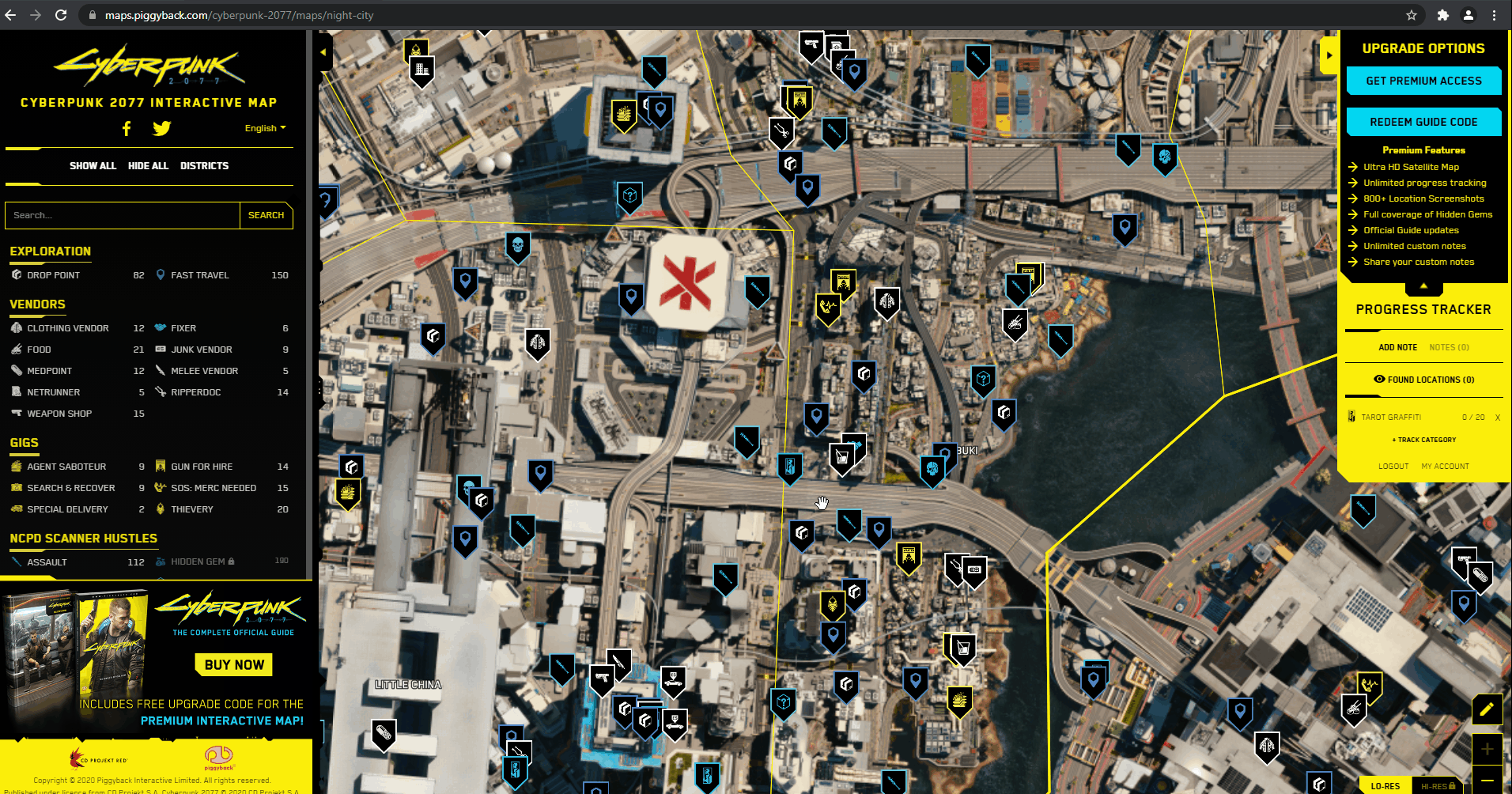Toggle Weapon Shop markers
Screen dimensions: 1512x794
pos(59,414)
